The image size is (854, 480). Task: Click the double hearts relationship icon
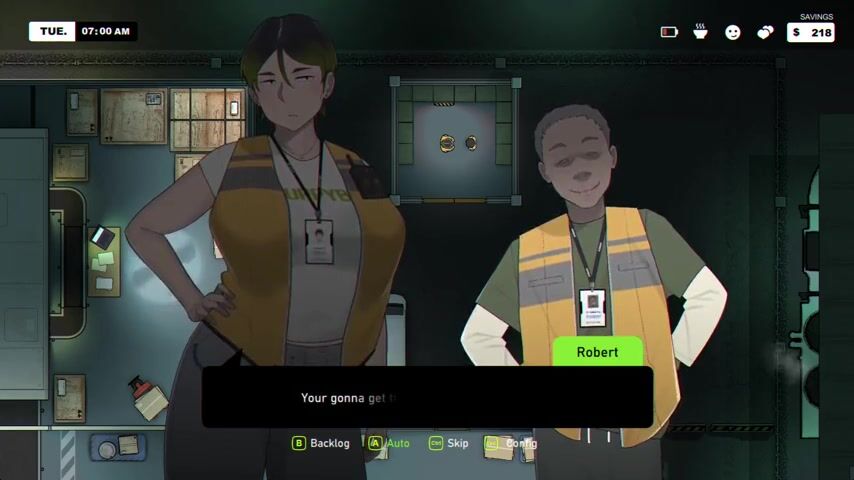765,32
